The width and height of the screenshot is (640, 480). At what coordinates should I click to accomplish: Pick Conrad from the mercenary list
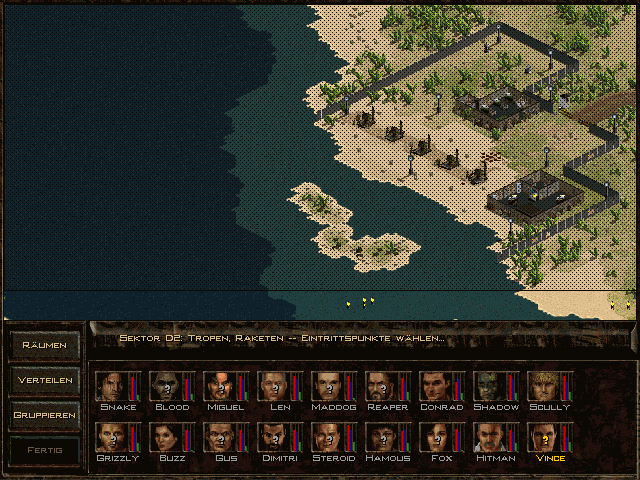click(x=436, y=386)
